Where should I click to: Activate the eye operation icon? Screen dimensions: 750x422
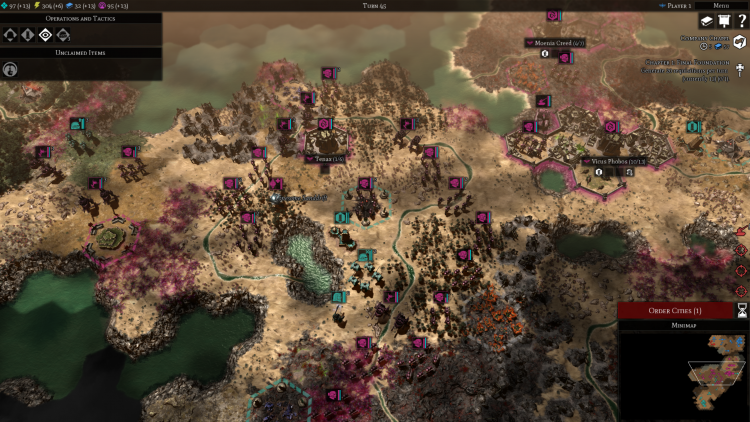(x=45, y=35)
